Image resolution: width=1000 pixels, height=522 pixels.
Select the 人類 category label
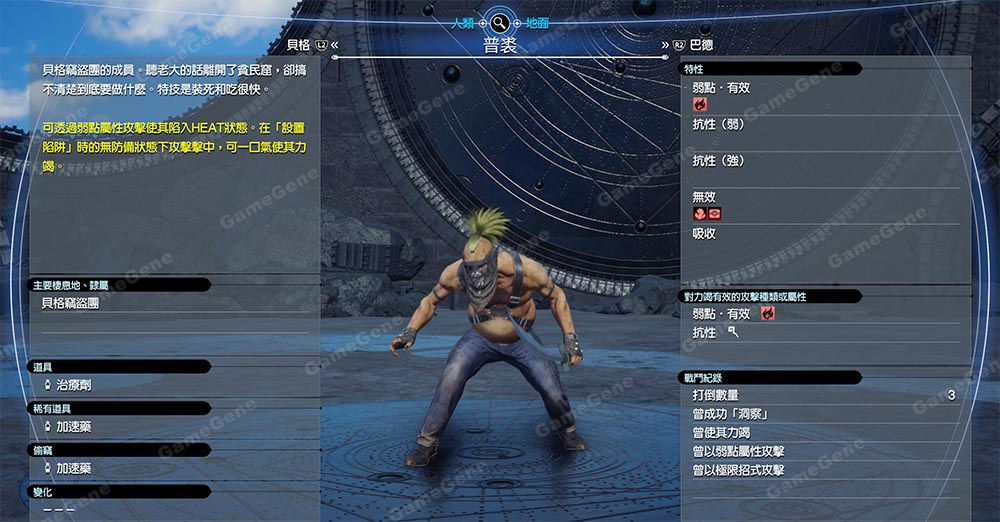click(462, 22)
